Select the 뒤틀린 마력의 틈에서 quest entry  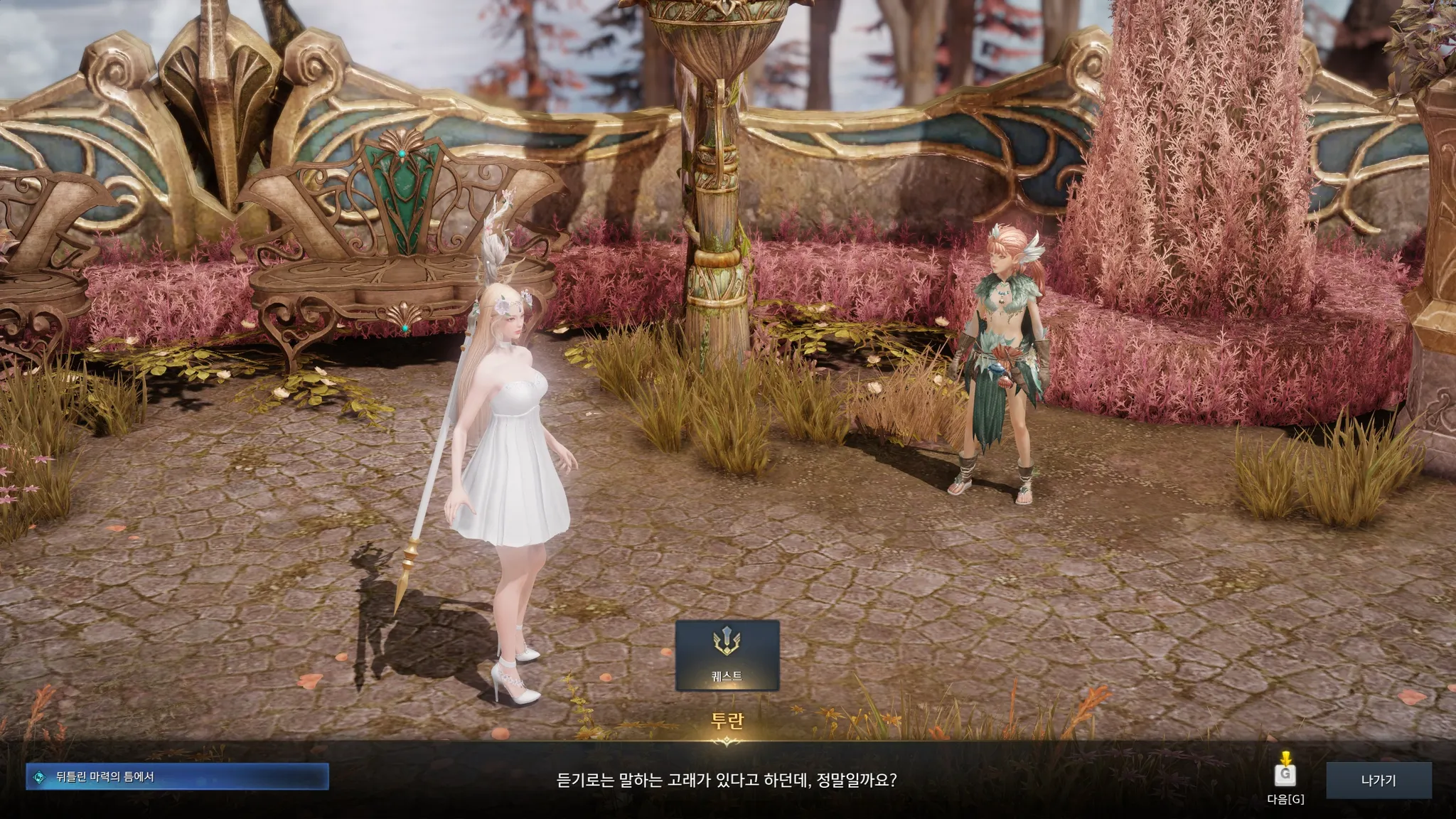click(177, 777)
